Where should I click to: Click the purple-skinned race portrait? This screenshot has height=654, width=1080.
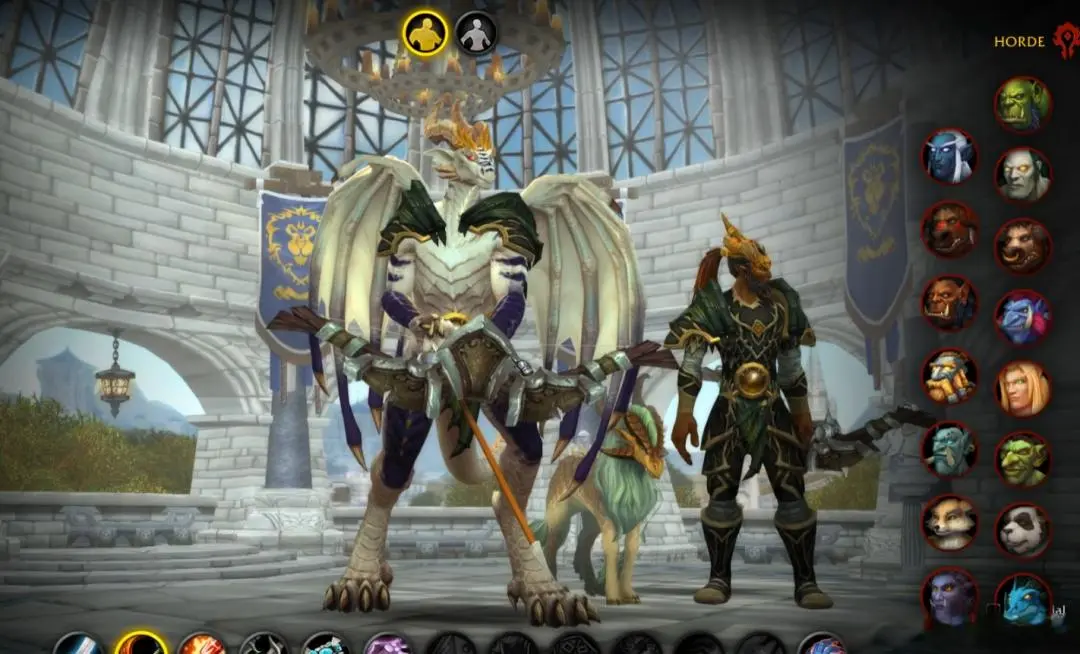click(x=949, y=596)
